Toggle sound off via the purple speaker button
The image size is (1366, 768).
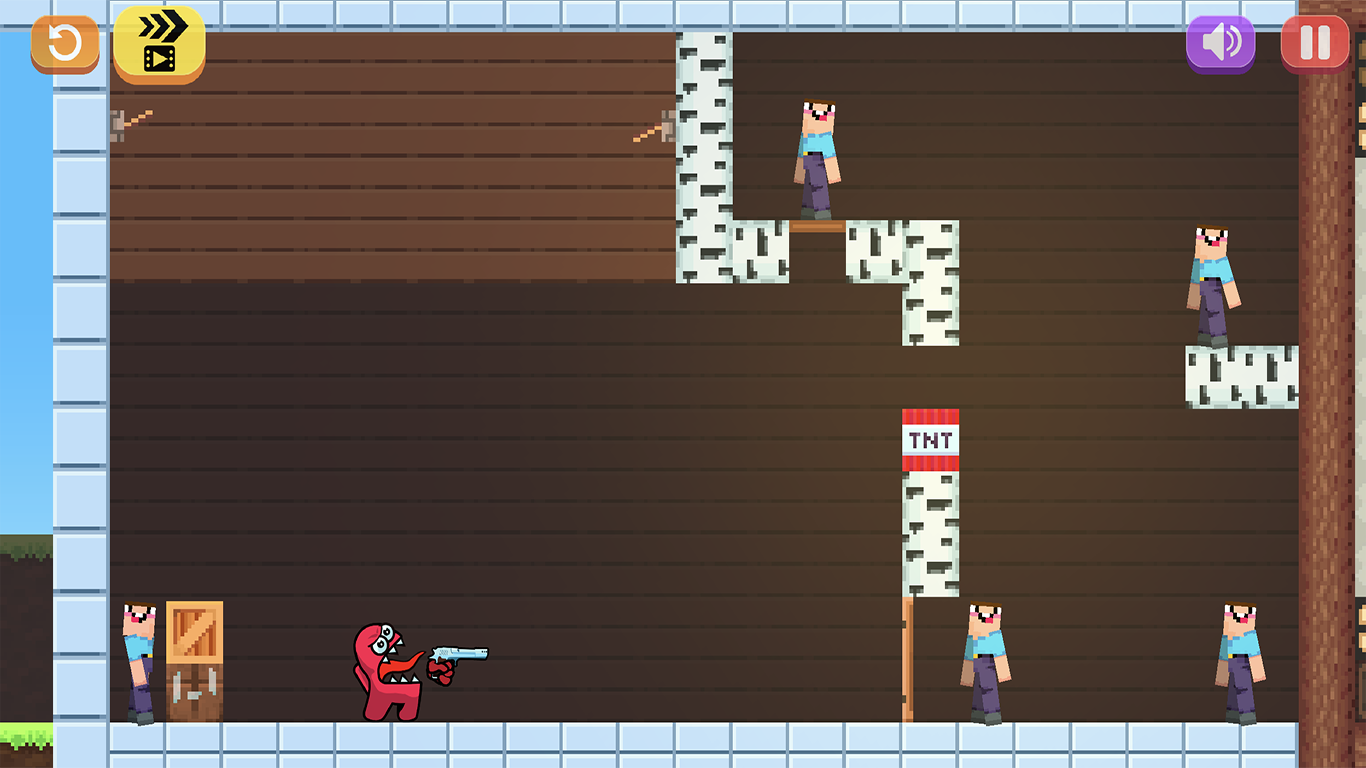pos(1219,41)
